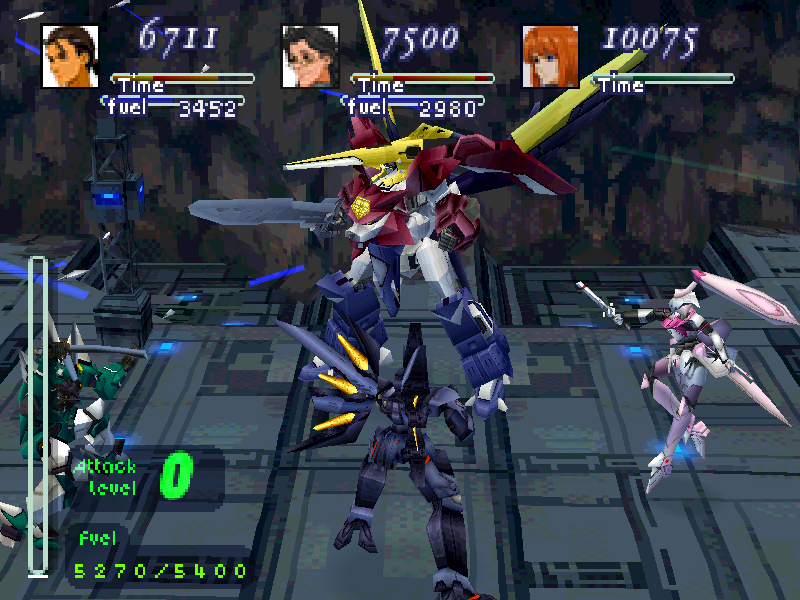Click the orange-haired woman's portrait
Image resolution: width=800 pixels, height=600 pixels.
pyautogui.click(x=550, y=56)
